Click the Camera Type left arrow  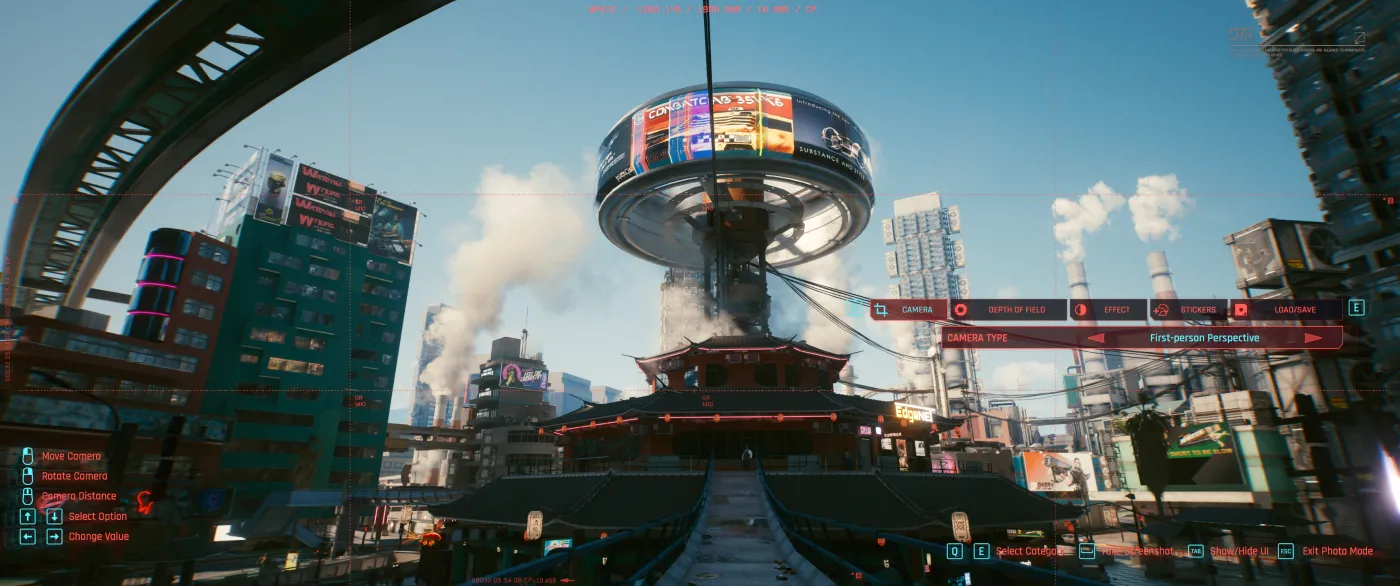[x=1096, y=338]
